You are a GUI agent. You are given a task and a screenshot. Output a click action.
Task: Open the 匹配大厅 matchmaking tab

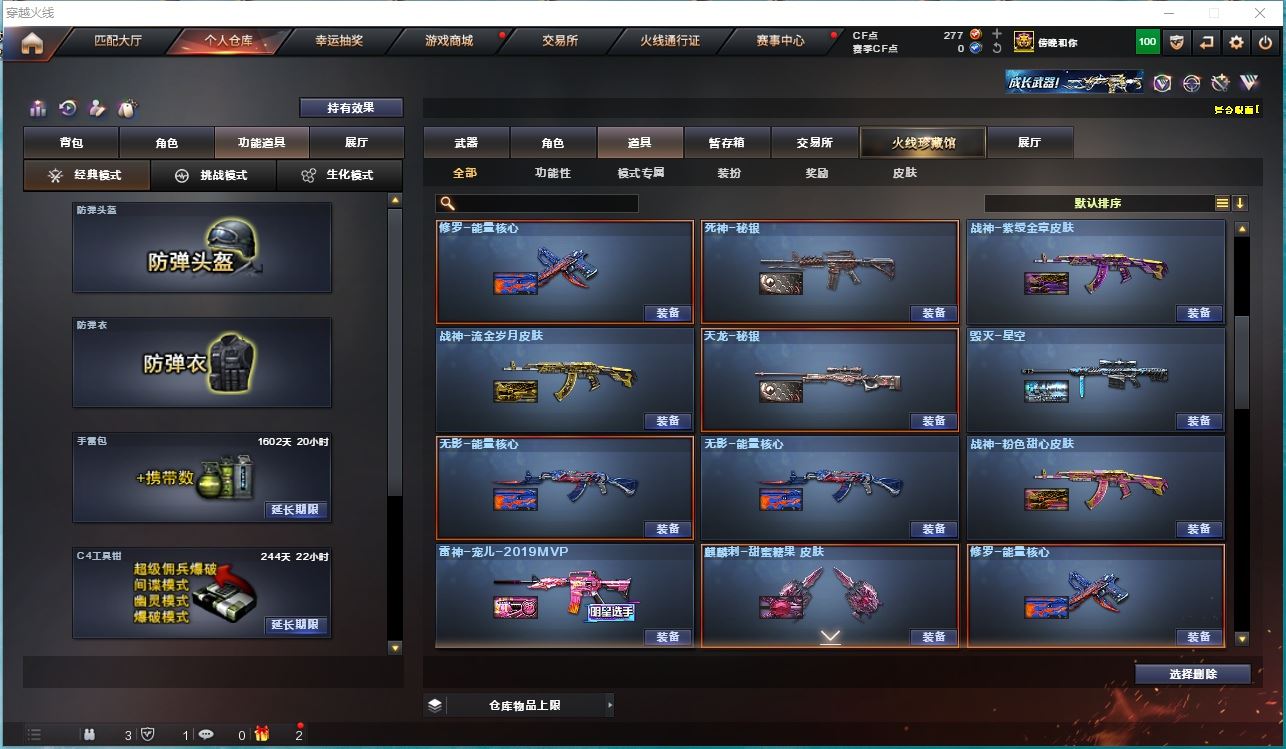tap(118, 41)
